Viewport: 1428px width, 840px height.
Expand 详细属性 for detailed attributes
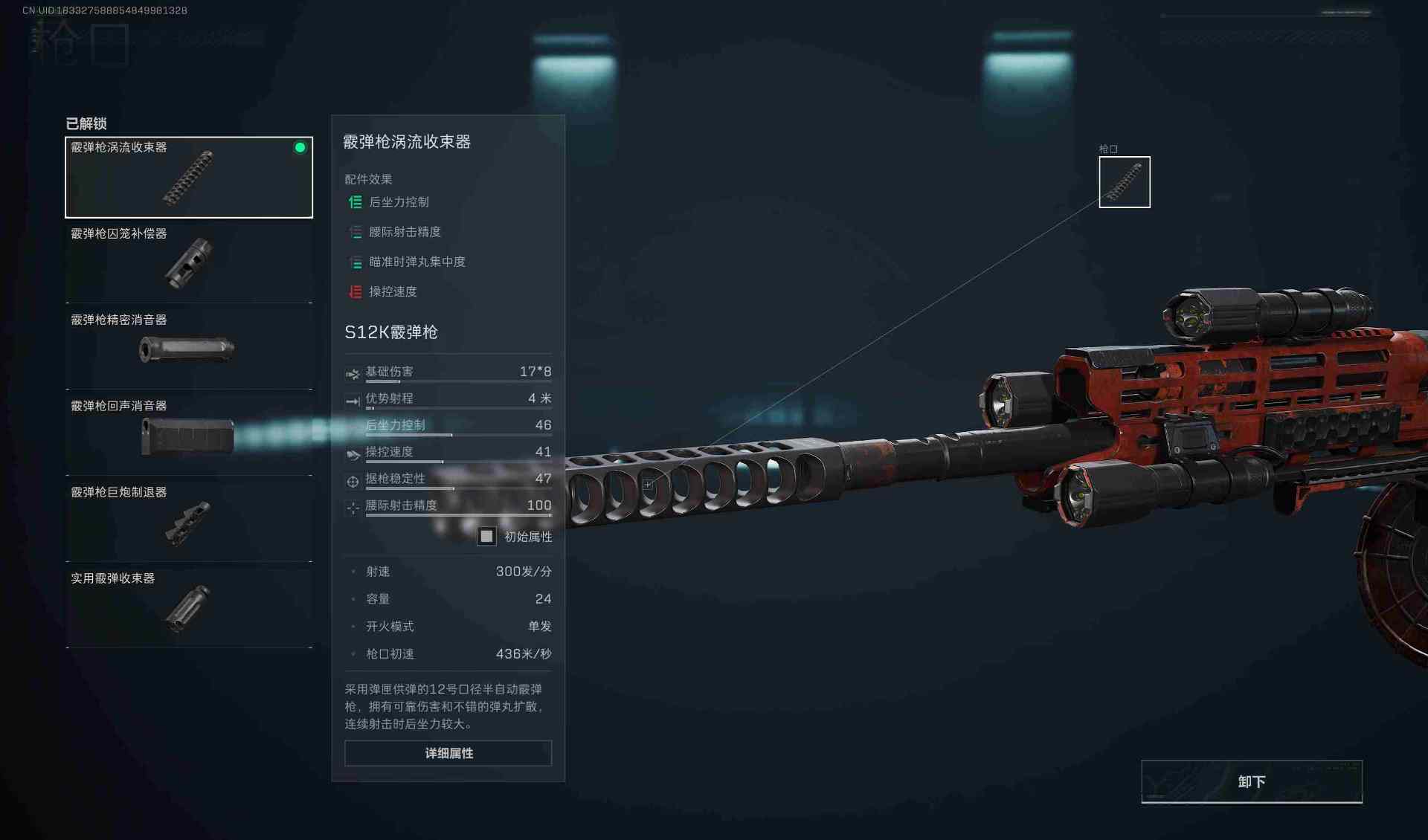[x=447, y=753]
